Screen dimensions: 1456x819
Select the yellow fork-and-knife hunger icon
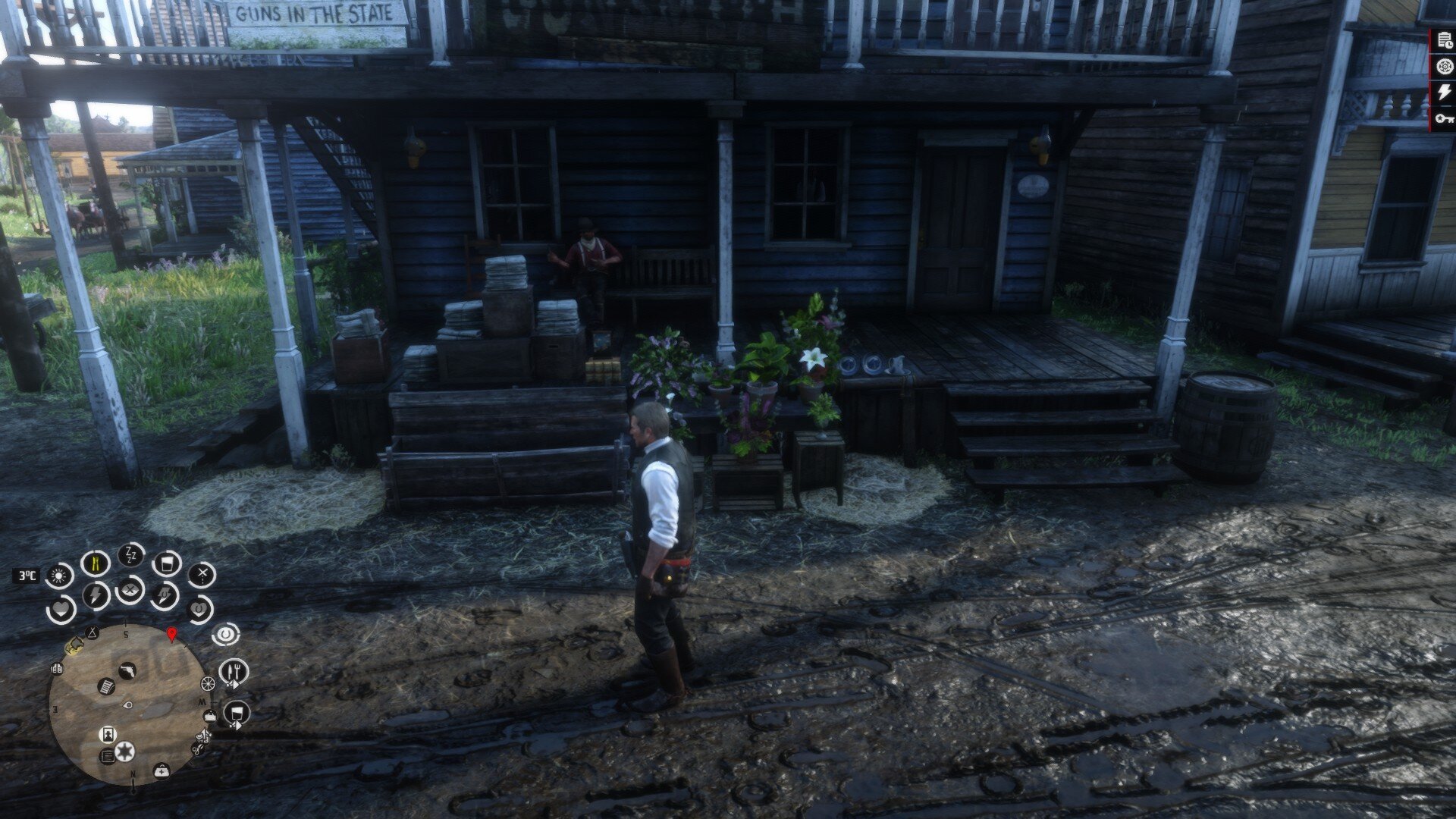coord(95,563)
